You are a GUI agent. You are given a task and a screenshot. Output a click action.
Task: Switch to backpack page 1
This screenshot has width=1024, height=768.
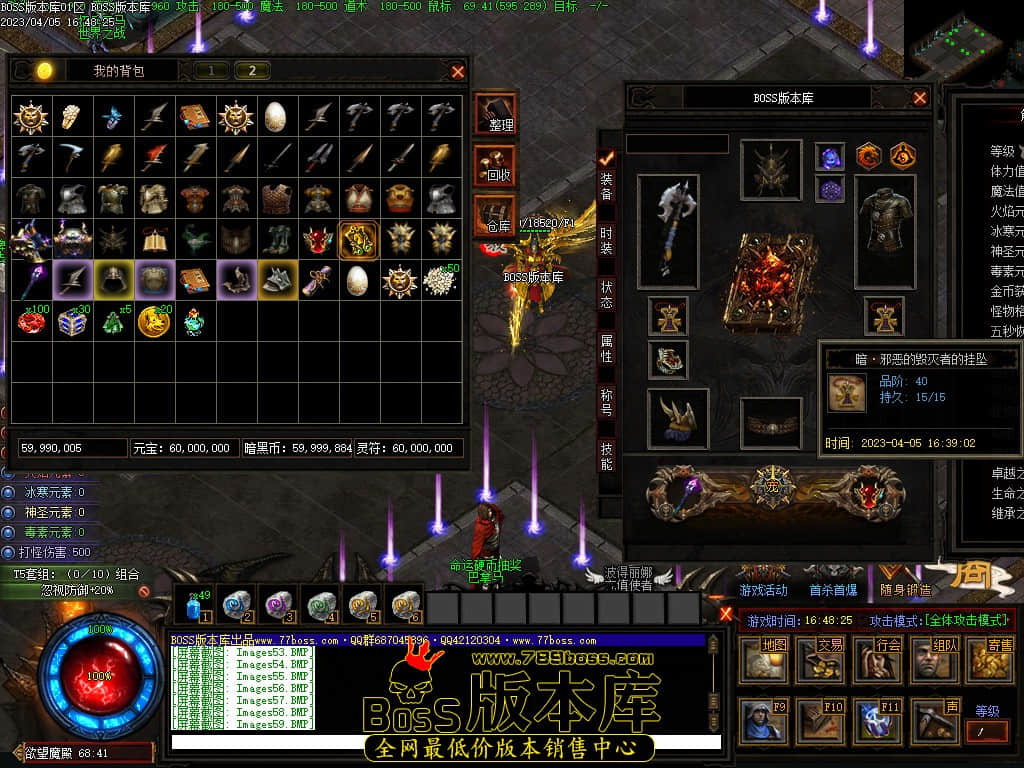tap(211, 70)
